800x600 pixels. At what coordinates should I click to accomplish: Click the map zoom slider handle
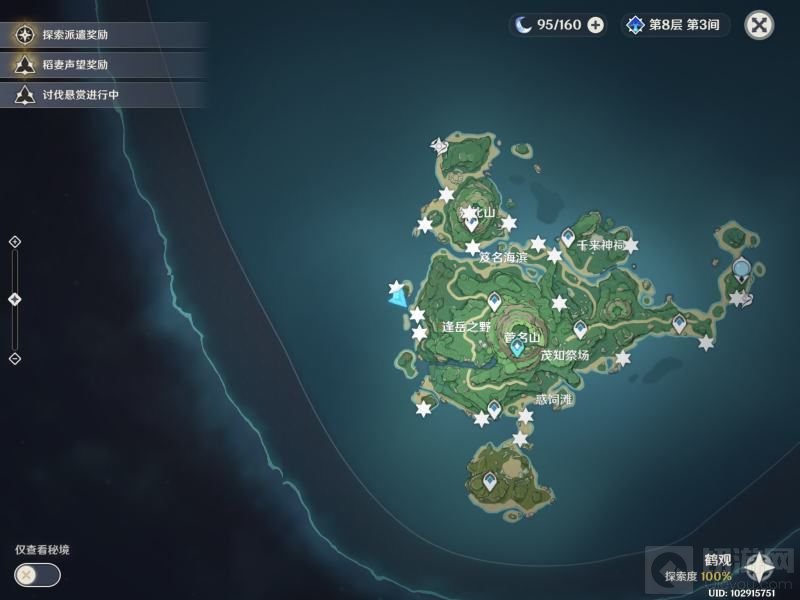pyautogui.click(x=14, y=299)
